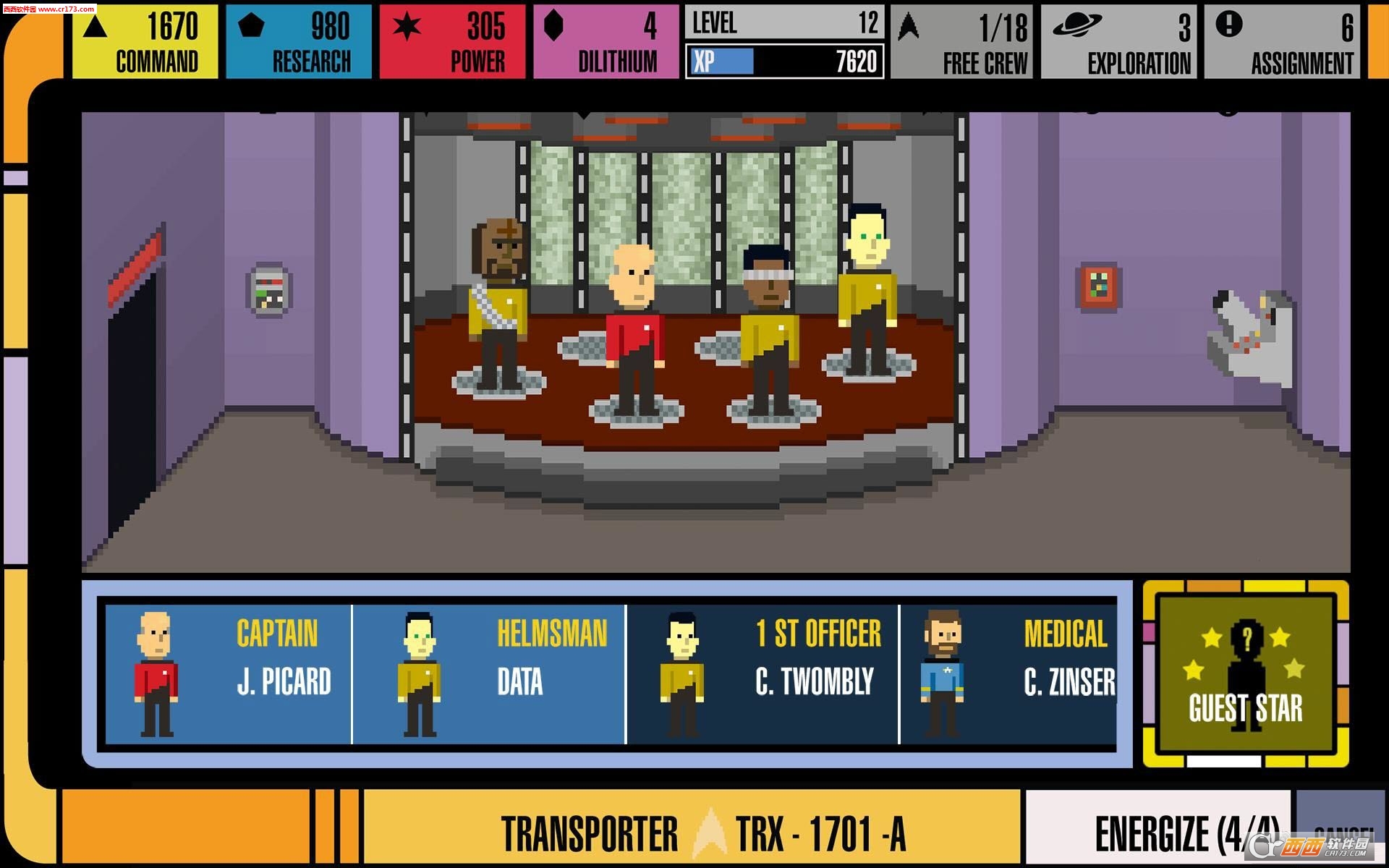The image size is (1389, 868).
Task: Choose Helmsman Data crew card
Action: tap(489, 674)
